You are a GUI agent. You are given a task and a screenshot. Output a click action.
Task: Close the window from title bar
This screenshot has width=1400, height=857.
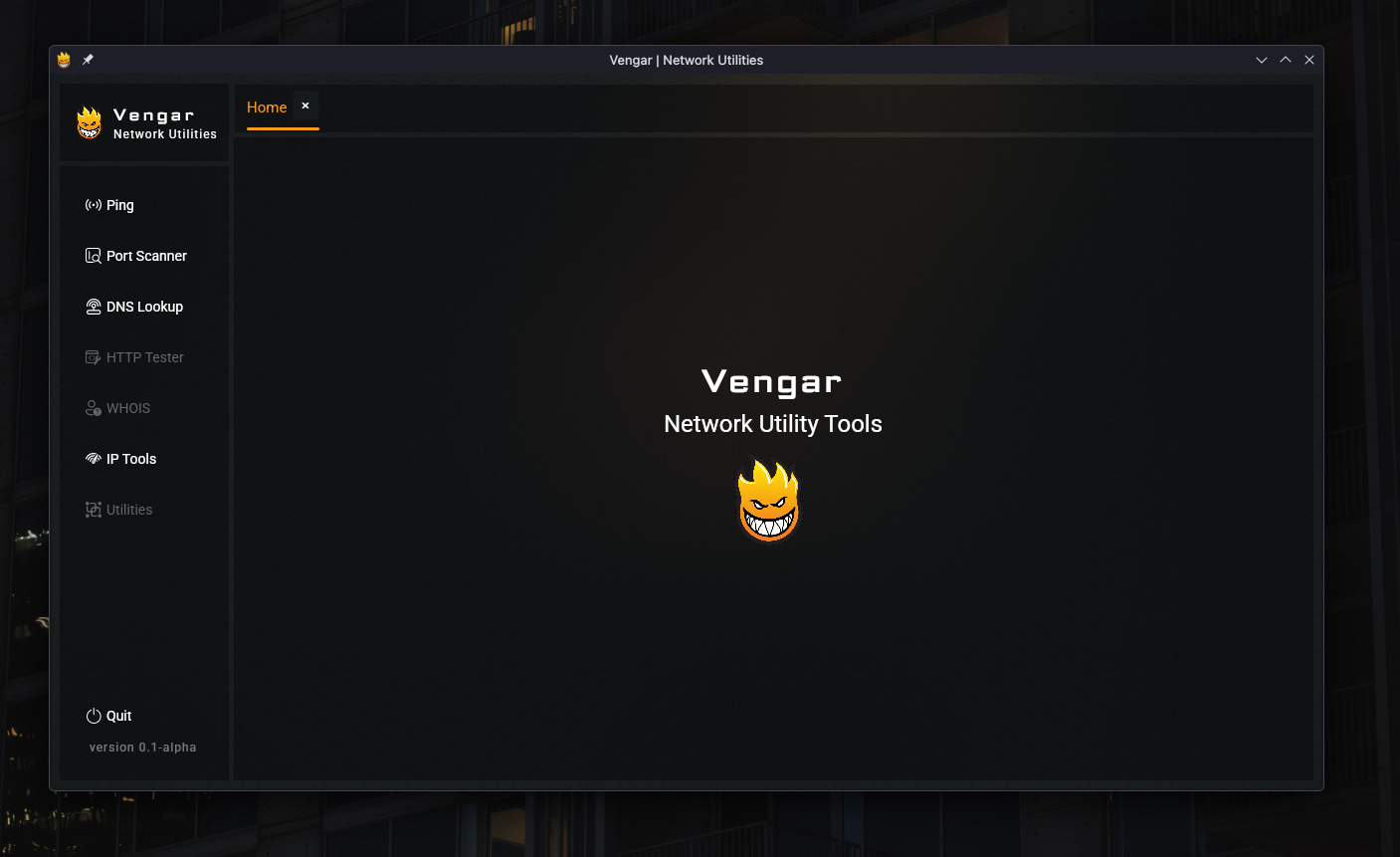[1309, 60]
